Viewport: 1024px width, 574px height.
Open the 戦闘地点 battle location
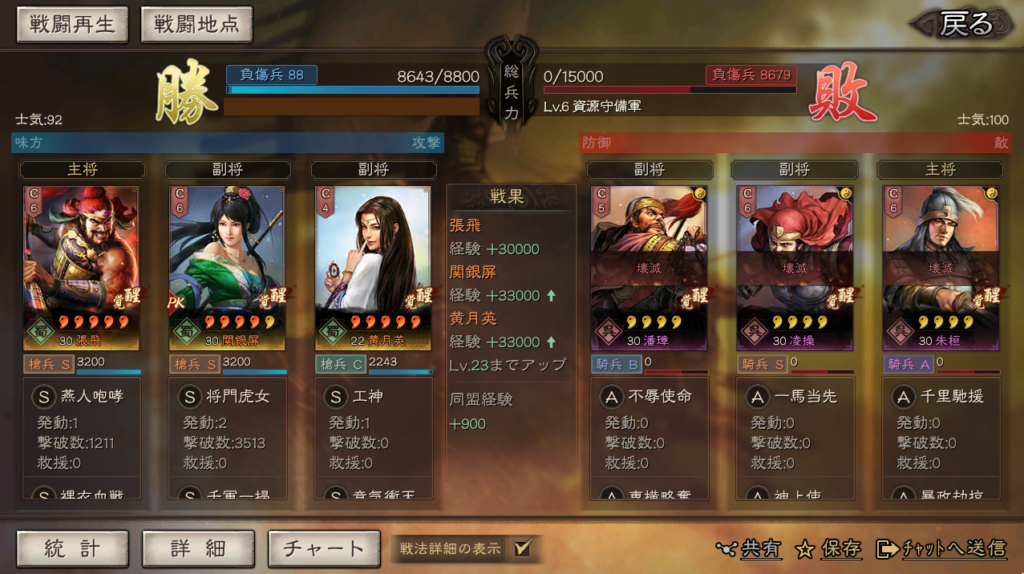coord(196,25)
